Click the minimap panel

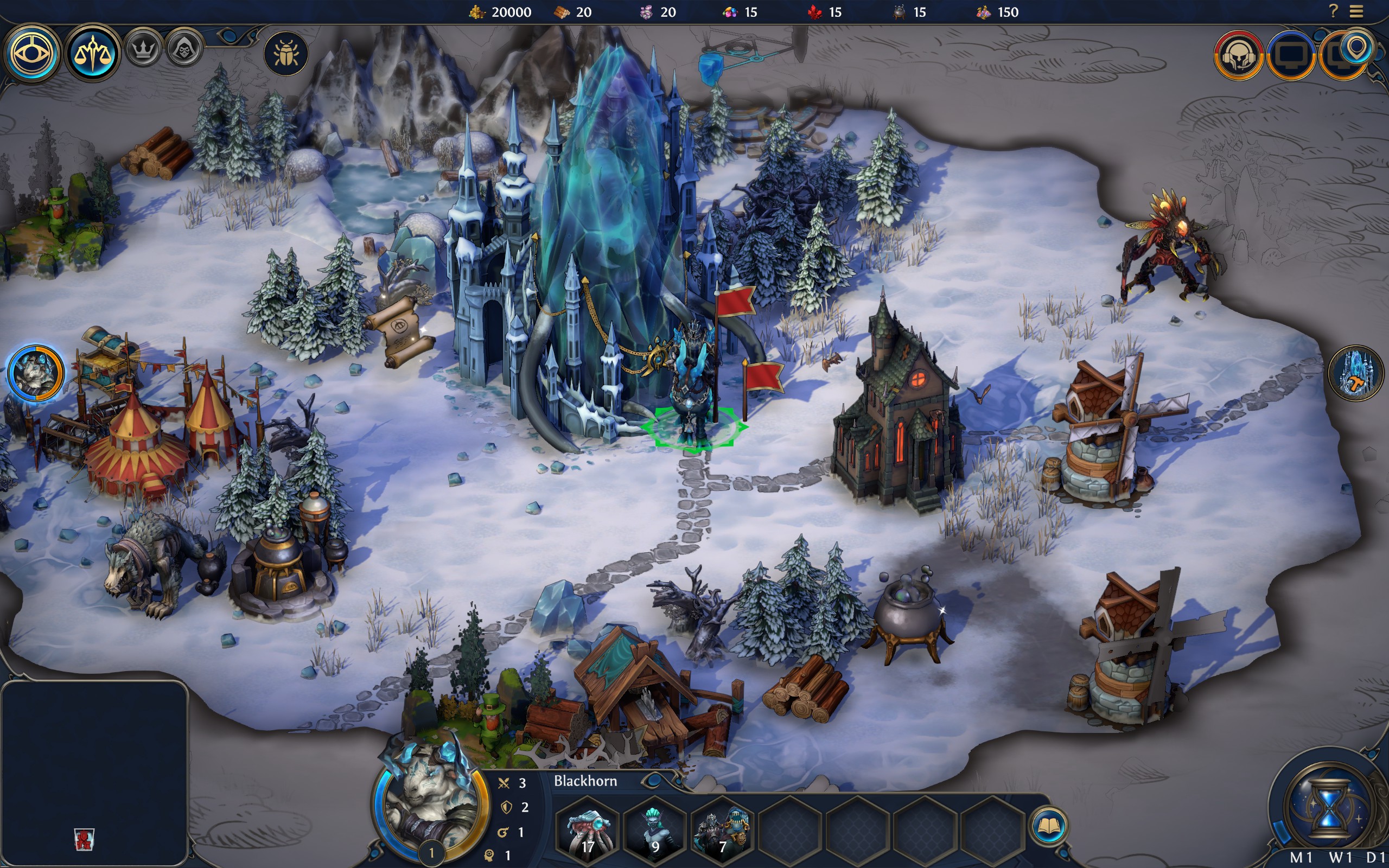coord(95,773)
